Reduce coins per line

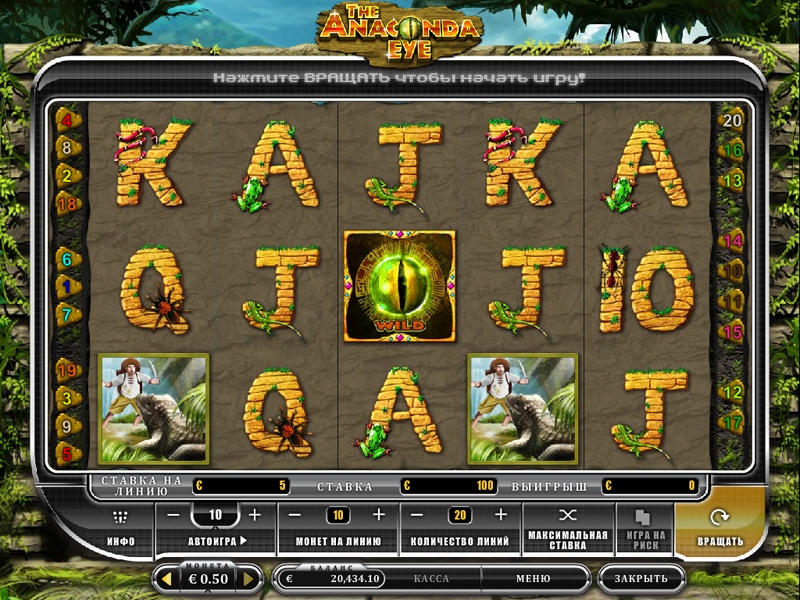point(297,515)
